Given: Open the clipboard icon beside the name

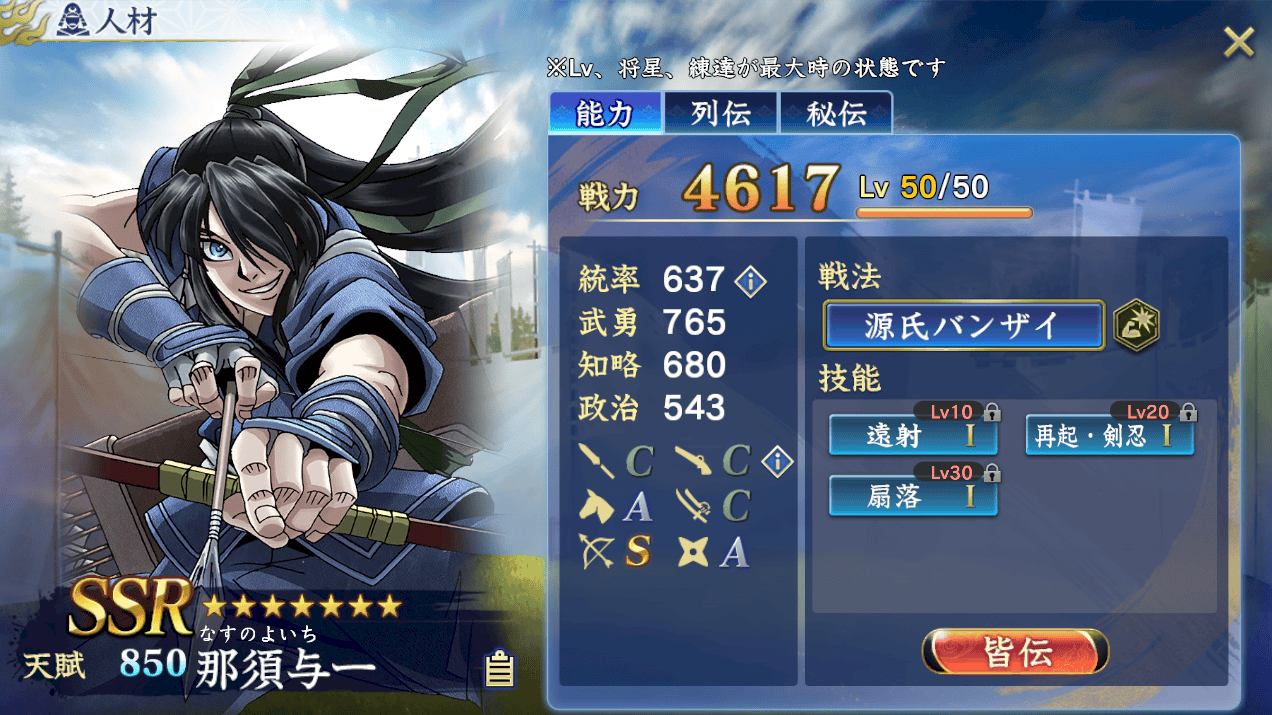Looking at the screenshot, I should (x=499, y=669).
